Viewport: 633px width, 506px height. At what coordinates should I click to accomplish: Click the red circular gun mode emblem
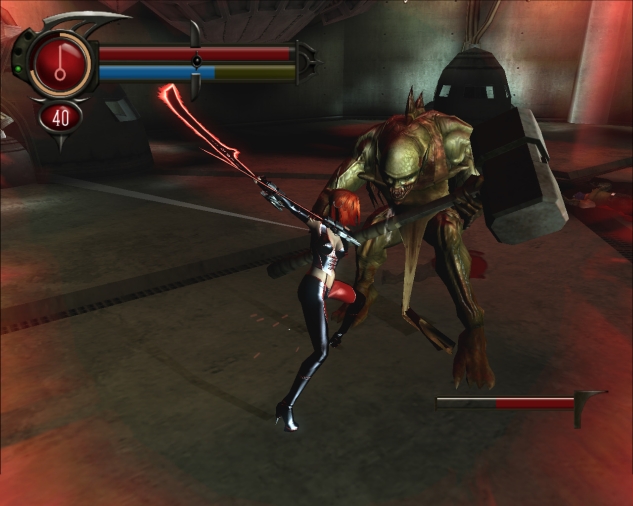tap(61, 61)
